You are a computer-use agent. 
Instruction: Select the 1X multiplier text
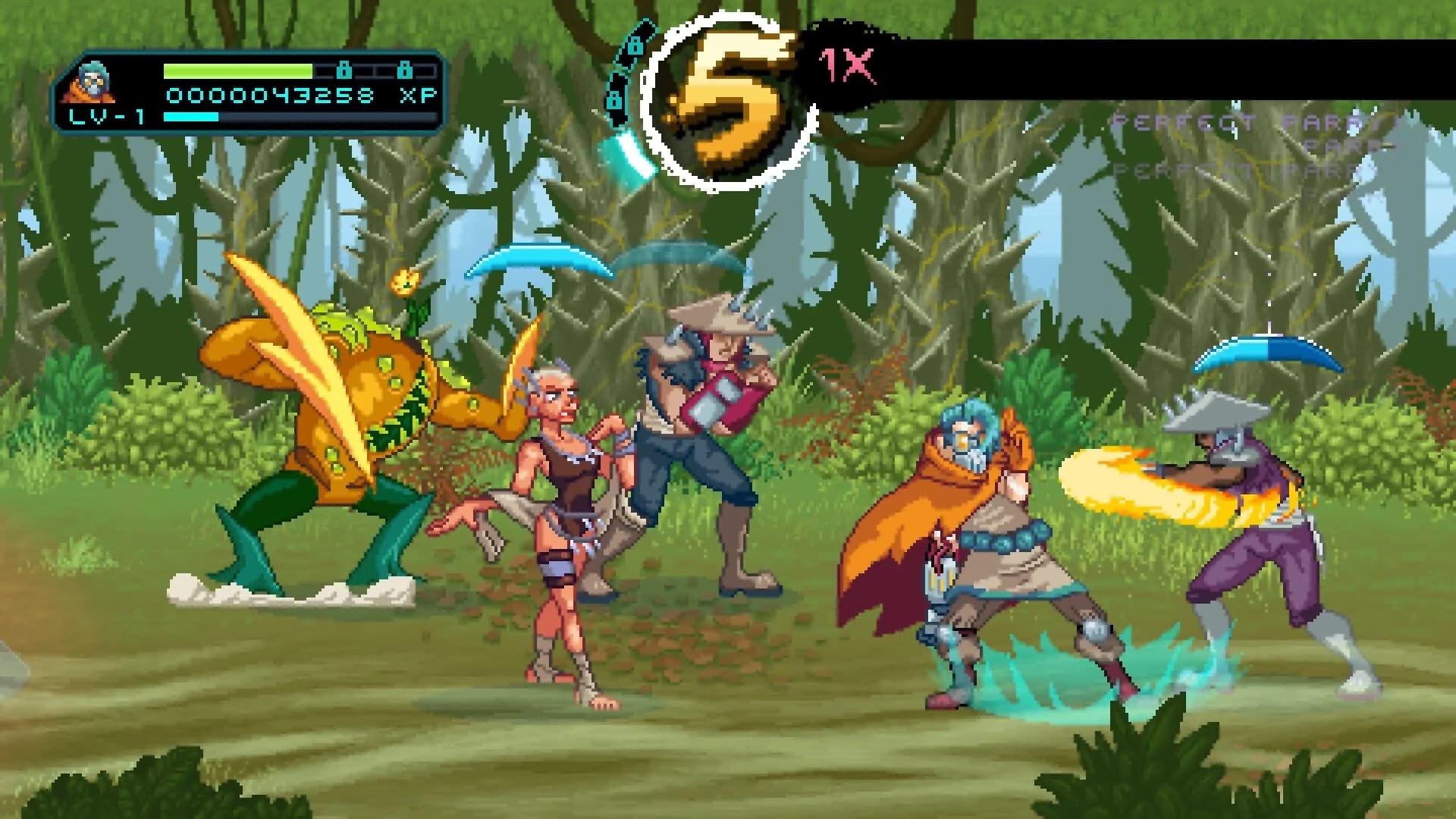tap(847, 67)
